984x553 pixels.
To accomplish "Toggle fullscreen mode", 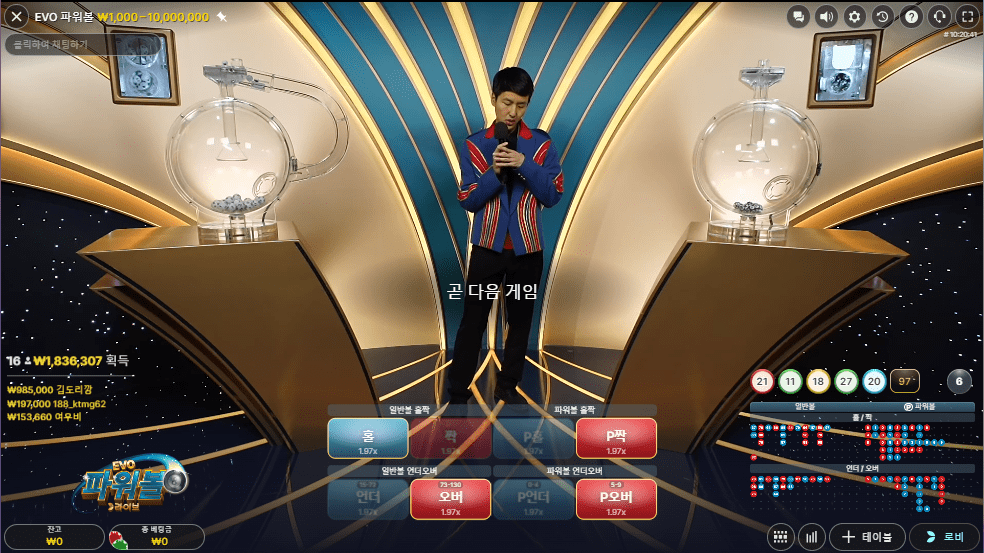I will 967,16.
